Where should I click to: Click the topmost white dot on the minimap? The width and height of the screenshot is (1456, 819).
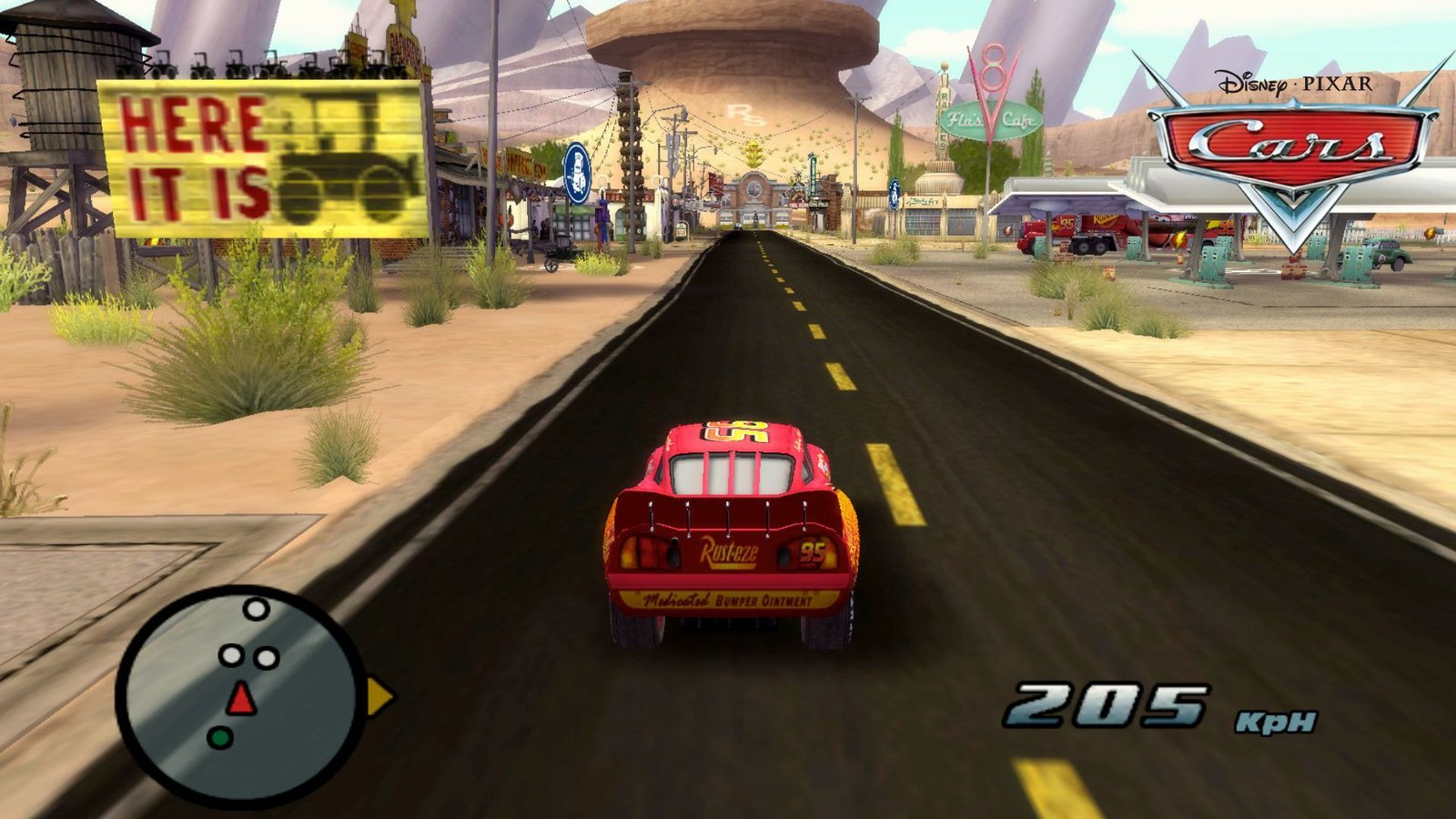coord(256,608)
